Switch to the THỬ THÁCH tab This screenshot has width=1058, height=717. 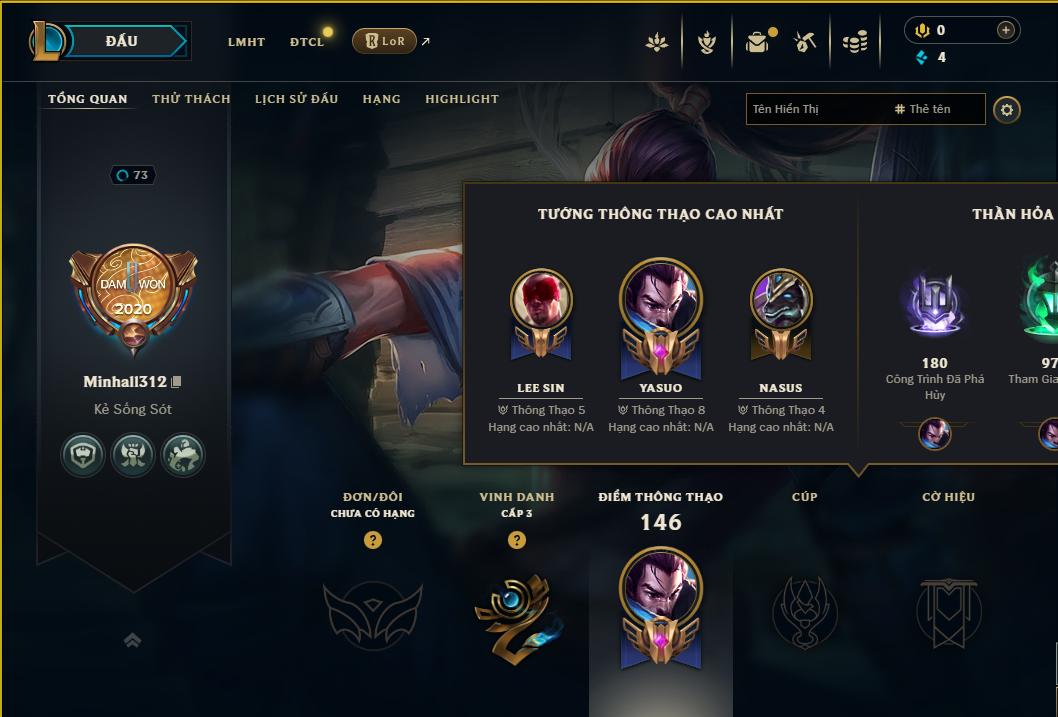coord(191,99)
